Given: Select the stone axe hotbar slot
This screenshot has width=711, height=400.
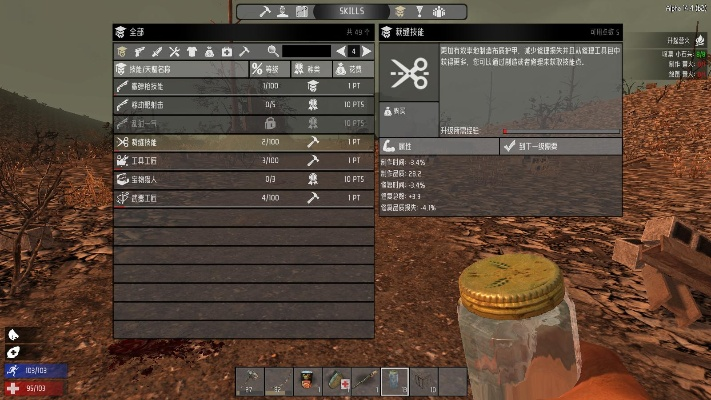Looking at the screenshot, I should pyautogui.click(x=250, y=381).
